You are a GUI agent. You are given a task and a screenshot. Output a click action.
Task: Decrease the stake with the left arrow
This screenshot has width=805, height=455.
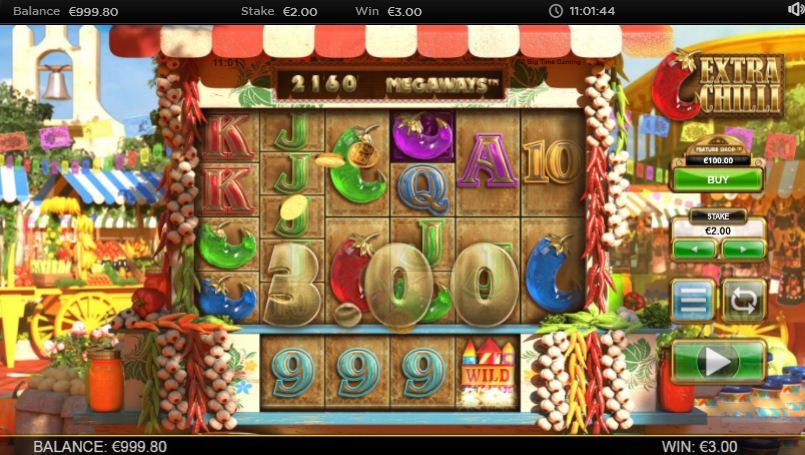point(694,249)
